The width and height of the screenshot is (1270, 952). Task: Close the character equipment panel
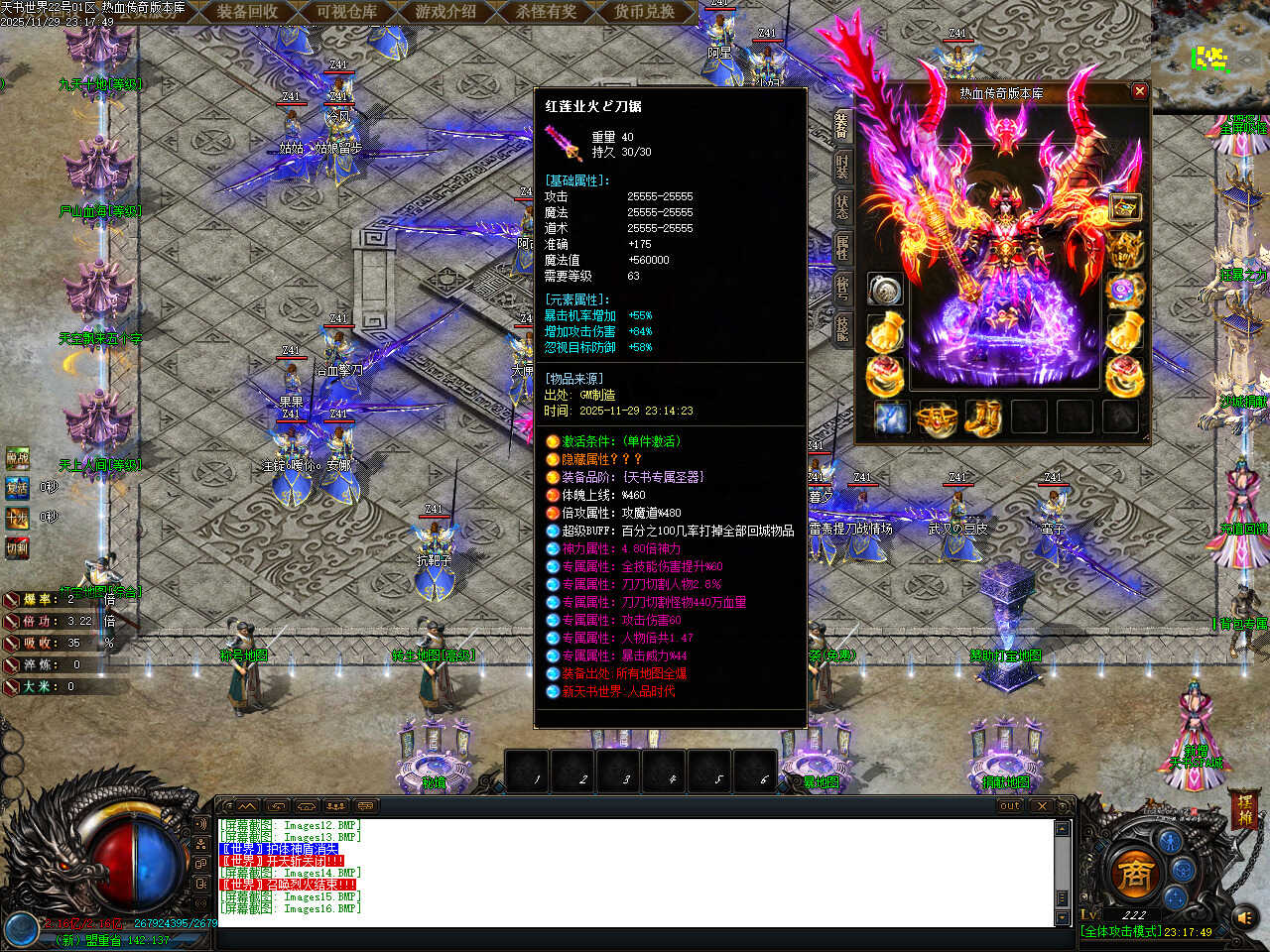pyautogui.click(x=1139, y=91)
